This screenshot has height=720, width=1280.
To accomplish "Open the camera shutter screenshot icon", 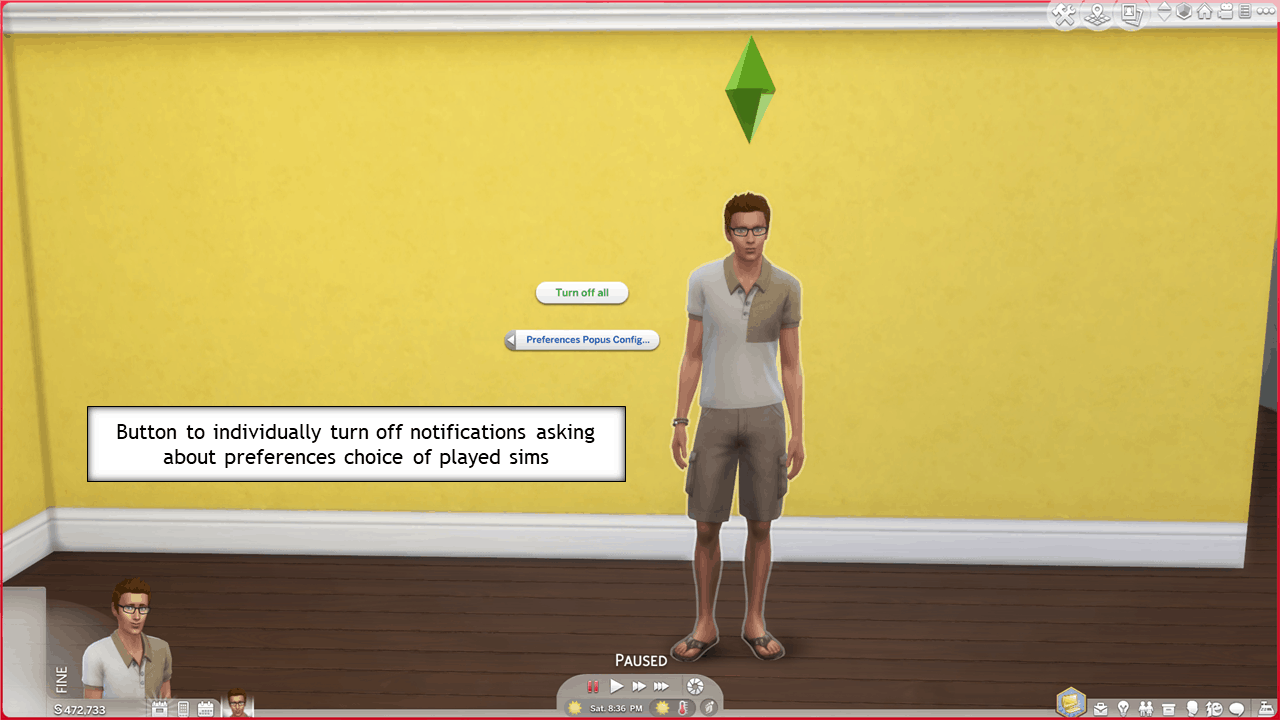I will click(x=695, y=686).
